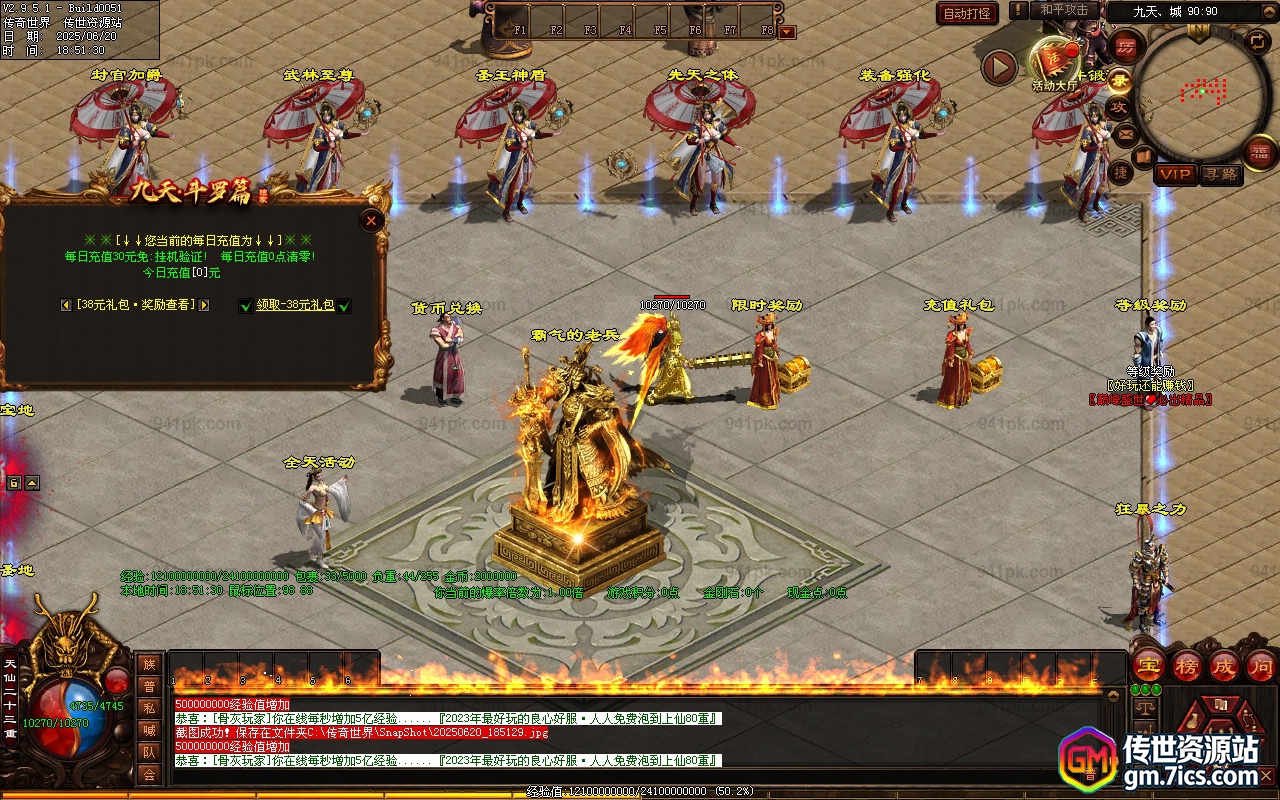Open the 成 achievements button
Viewport: 1280px width, 800px height.
1224,665
